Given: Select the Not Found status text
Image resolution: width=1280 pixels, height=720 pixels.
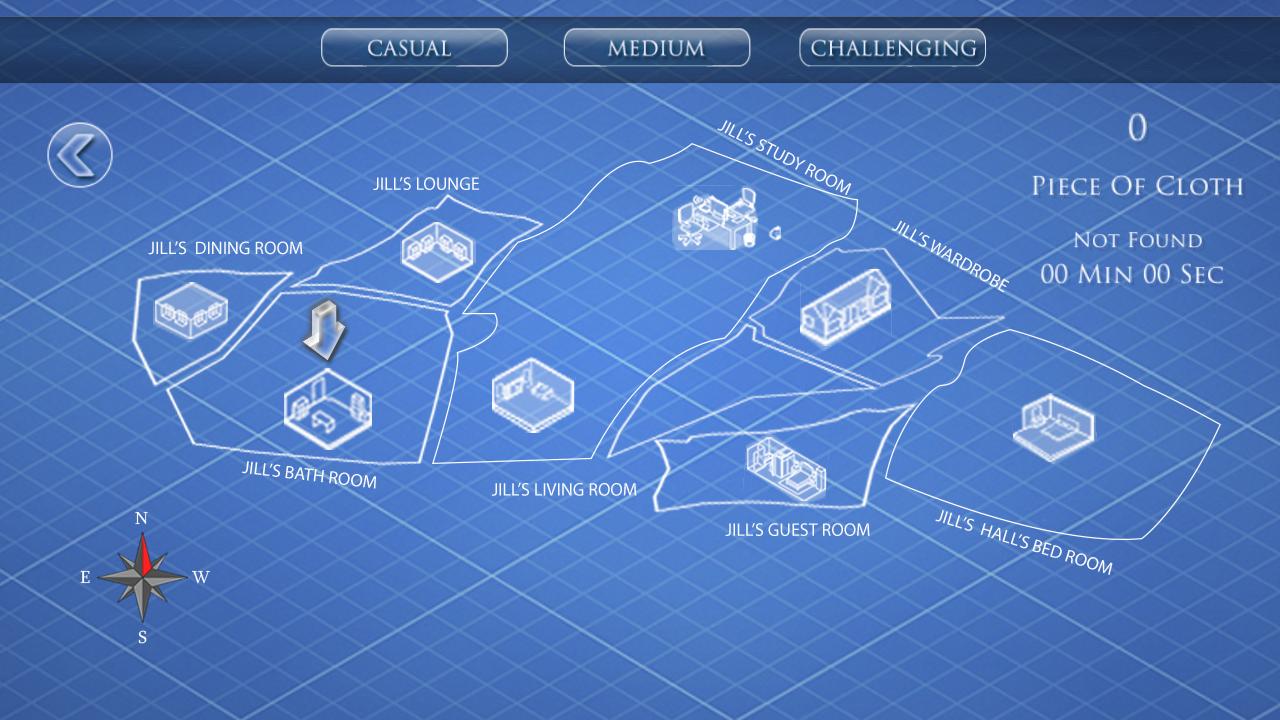Looking at the screenshot, I should (1137, 240).
